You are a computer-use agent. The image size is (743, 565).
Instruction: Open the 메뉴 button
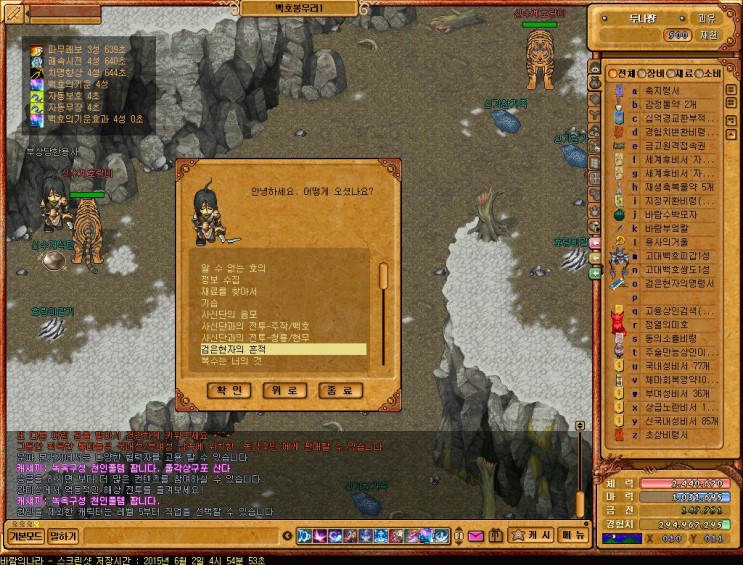tap(573, 535)
